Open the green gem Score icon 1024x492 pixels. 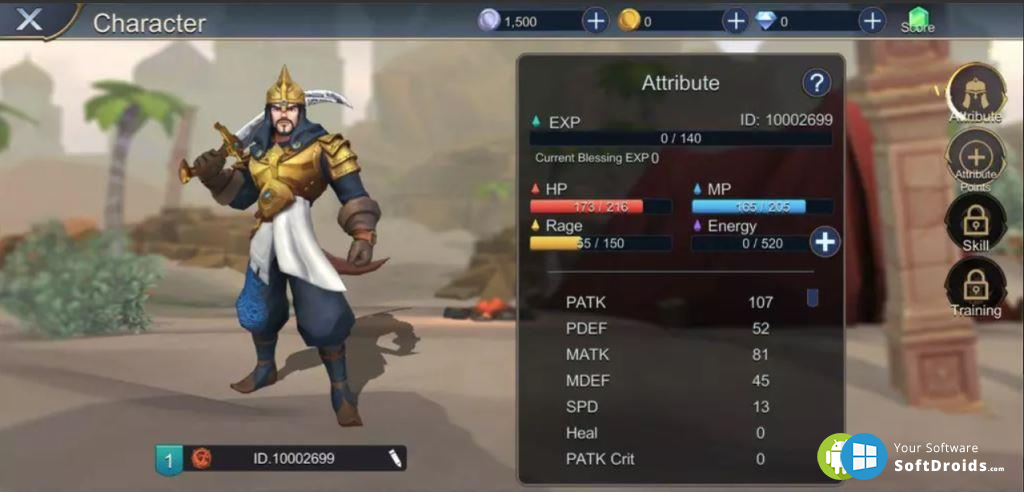(x=917, y=20)
